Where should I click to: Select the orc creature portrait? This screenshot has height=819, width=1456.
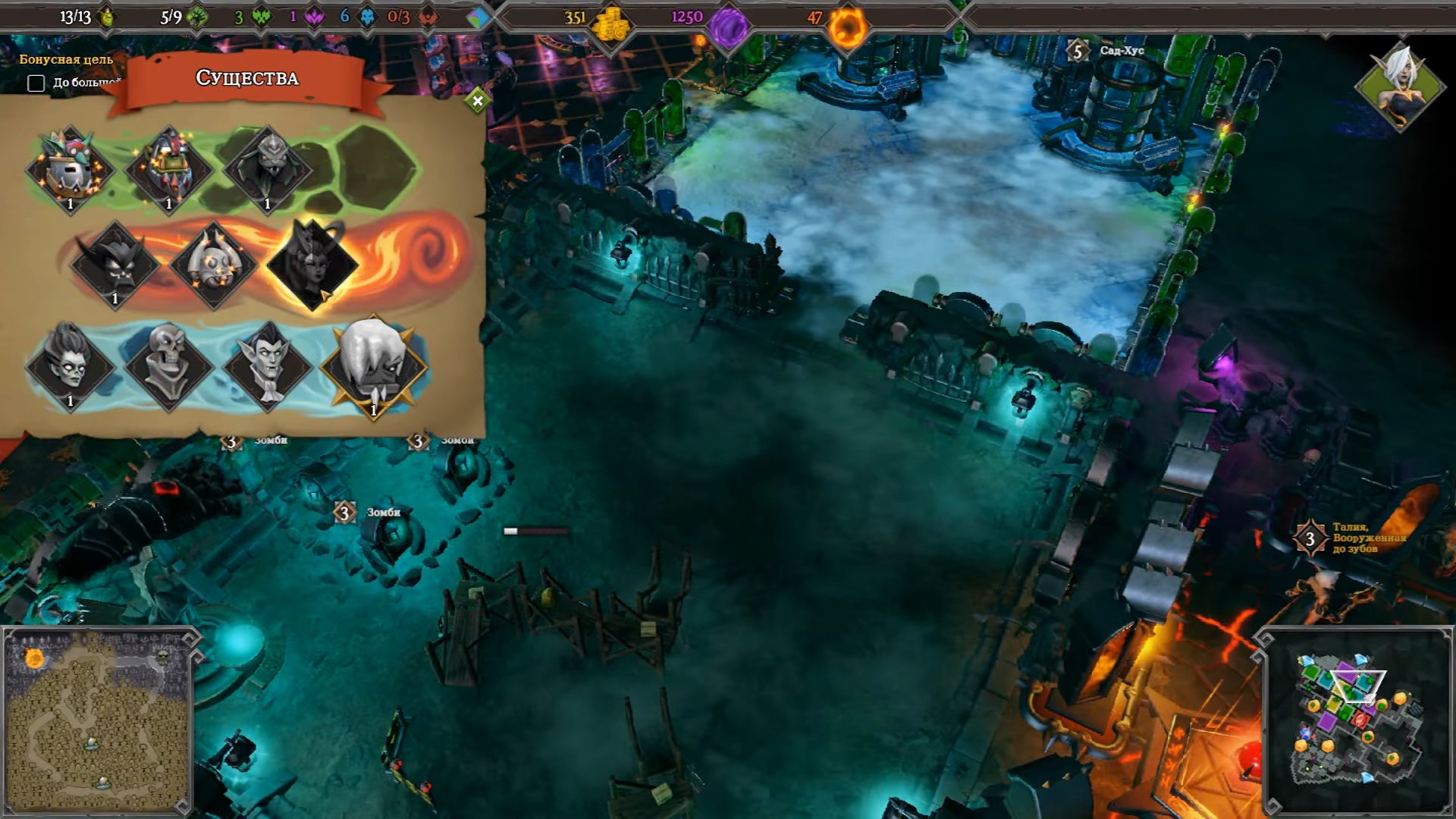[x=168, y=168]
